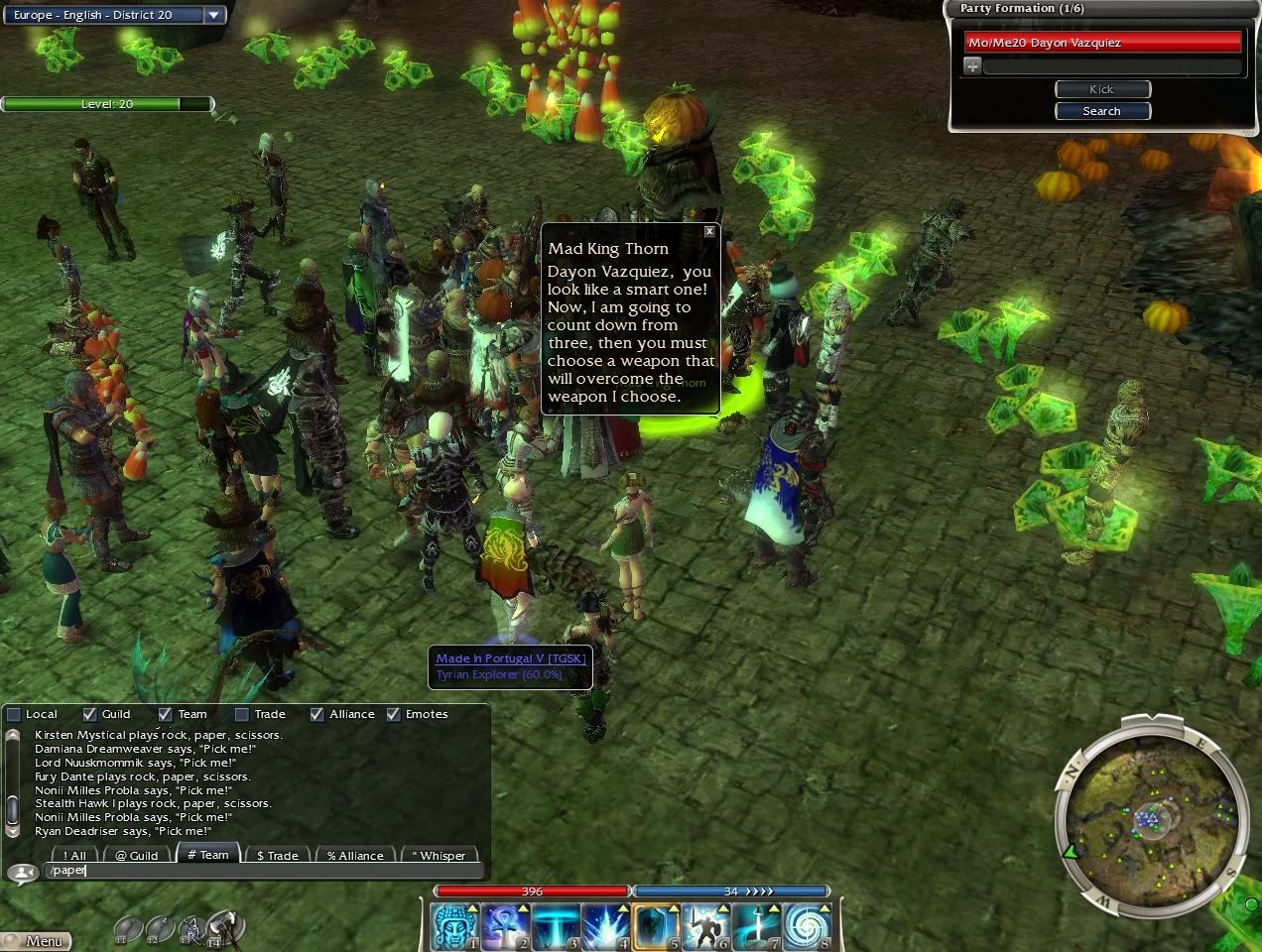The height and width of the screenshot is (952, 1262).
Task: Activate the blue mask face skill
Action: tap(455, 926)
